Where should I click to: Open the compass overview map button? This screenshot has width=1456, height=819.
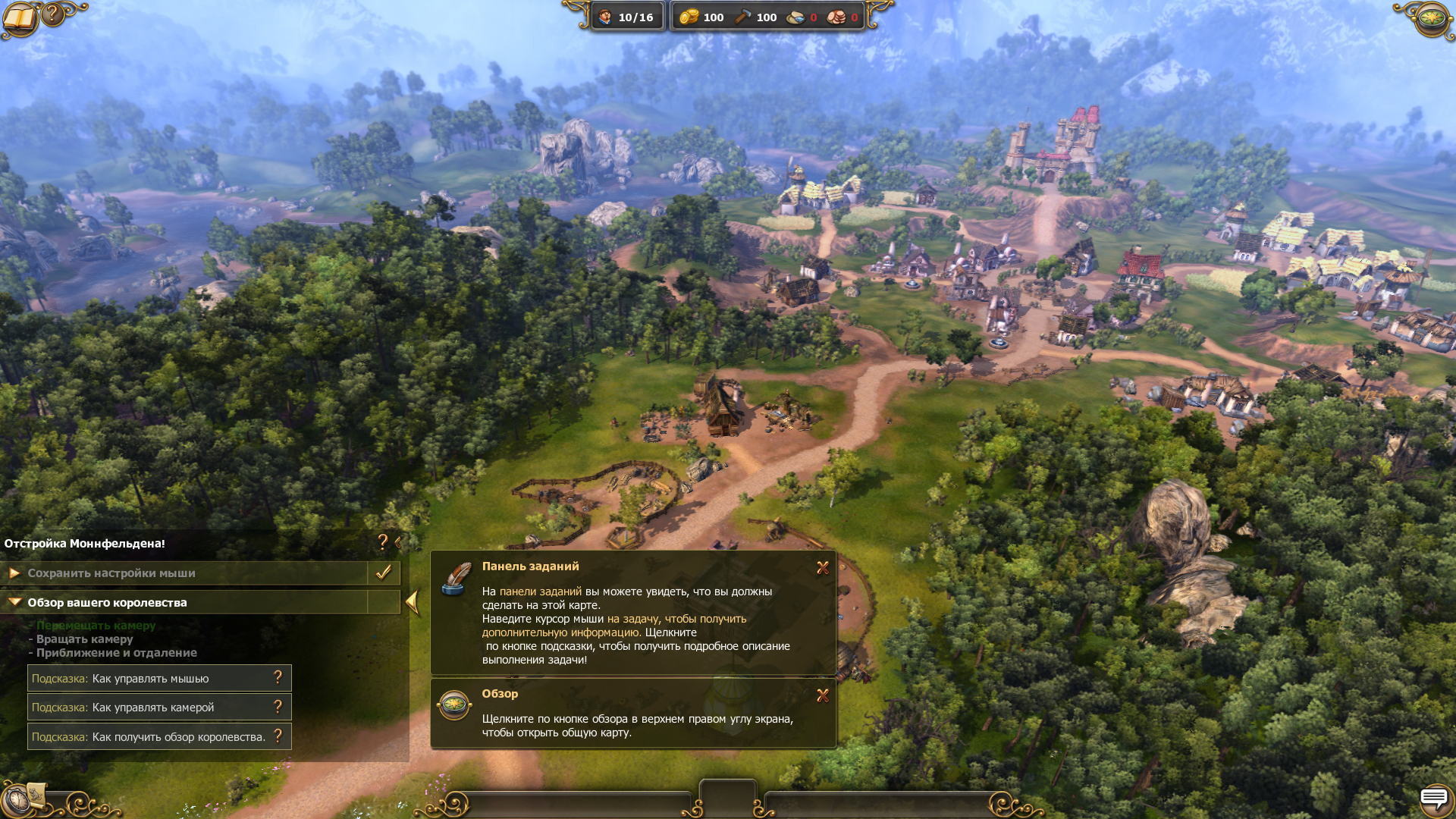(x=1432, y=17)
